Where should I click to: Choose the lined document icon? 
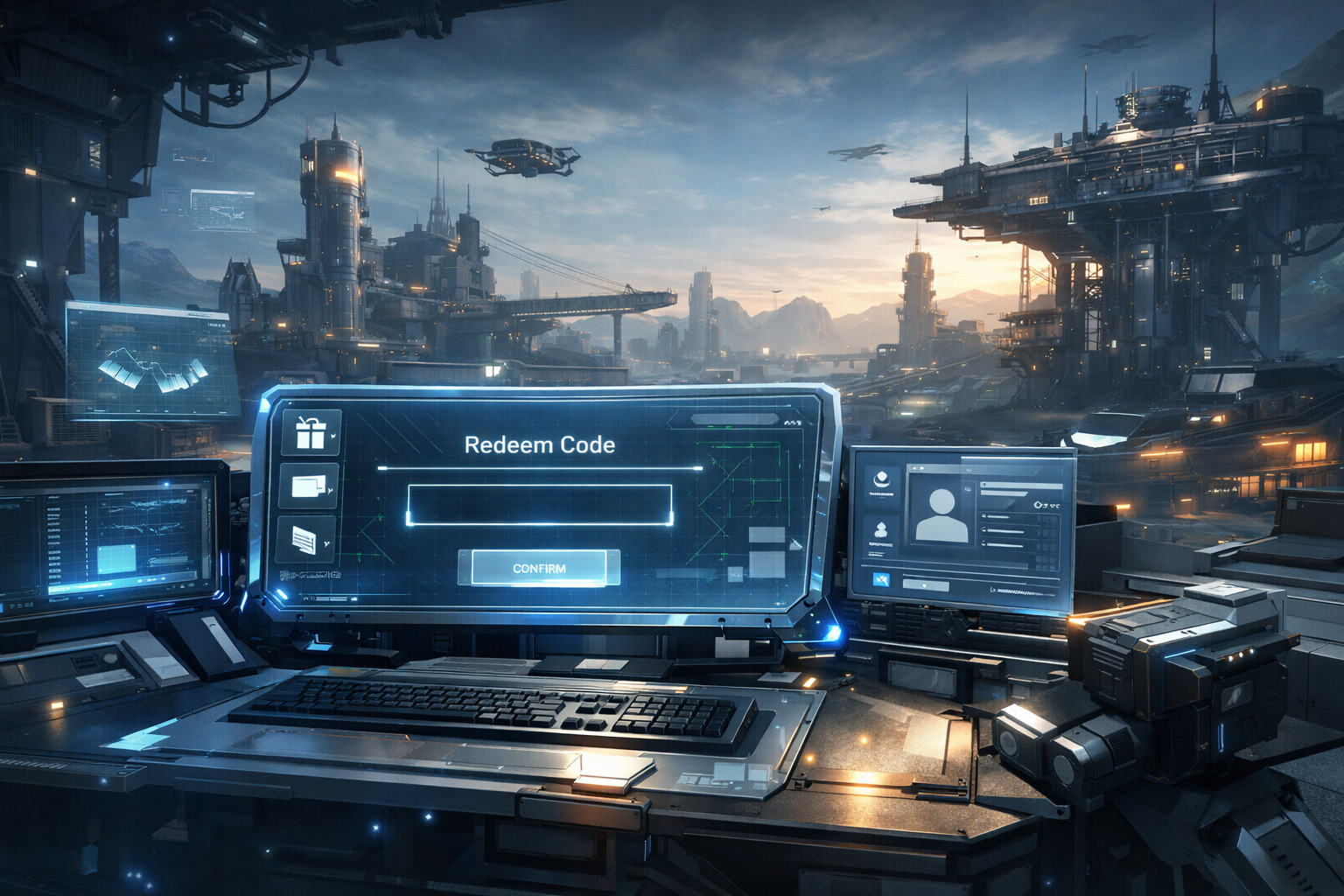(x=306, y=539)
